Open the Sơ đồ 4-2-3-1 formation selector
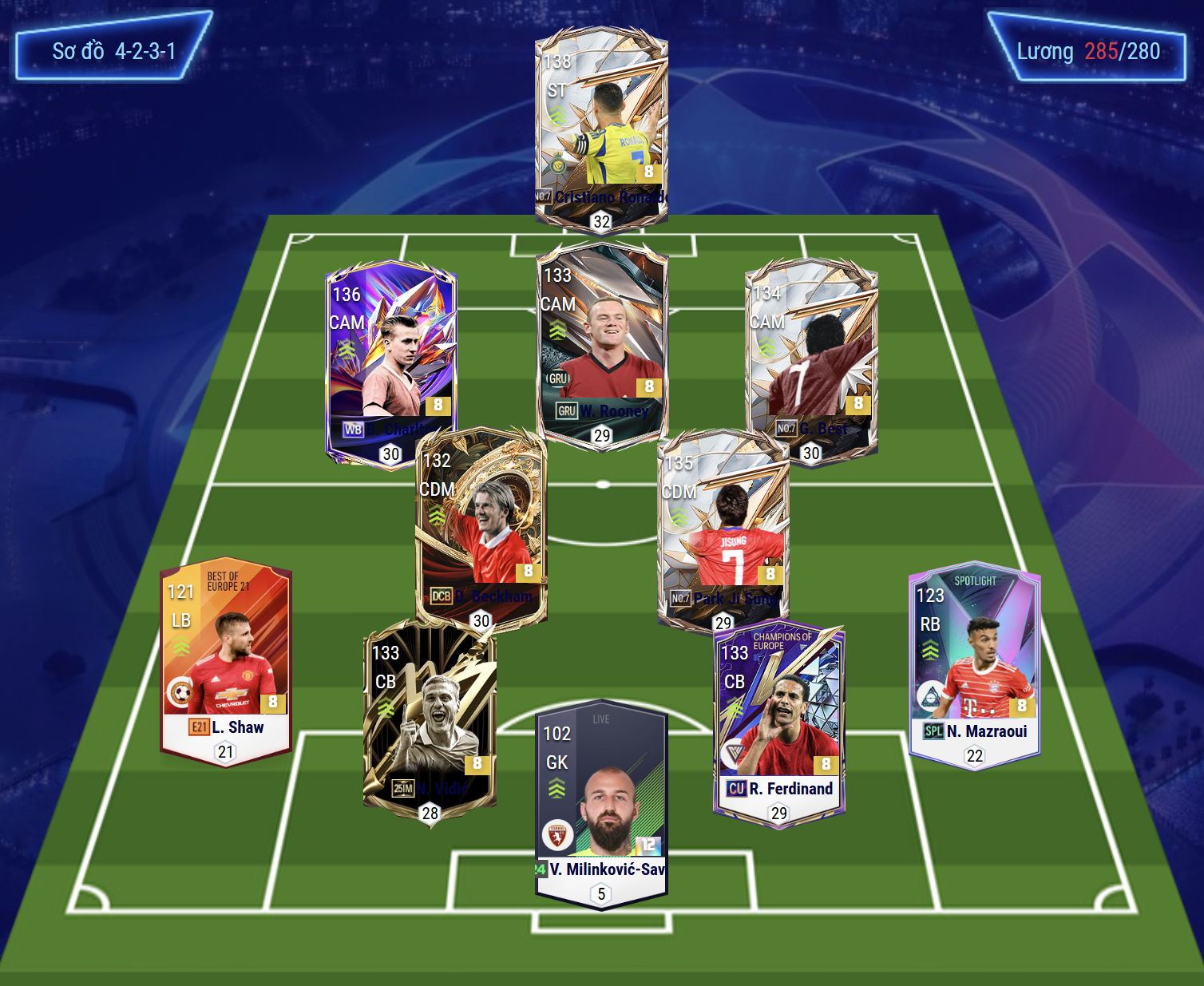1204x986 pixels. pyautogui.click(x=113, y=51)
